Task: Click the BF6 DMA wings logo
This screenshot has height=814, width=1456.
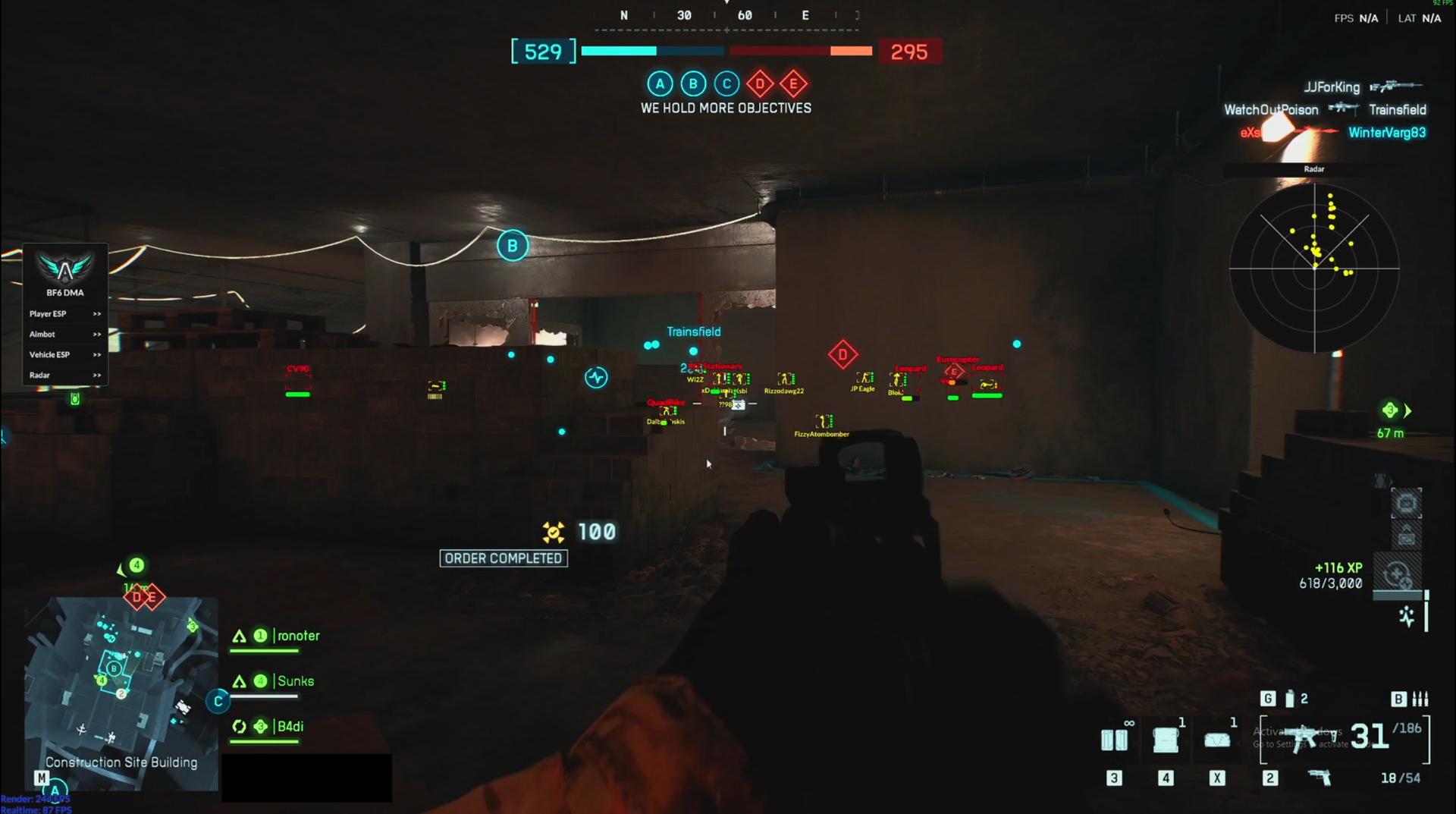Action: [x=64, y=269]
